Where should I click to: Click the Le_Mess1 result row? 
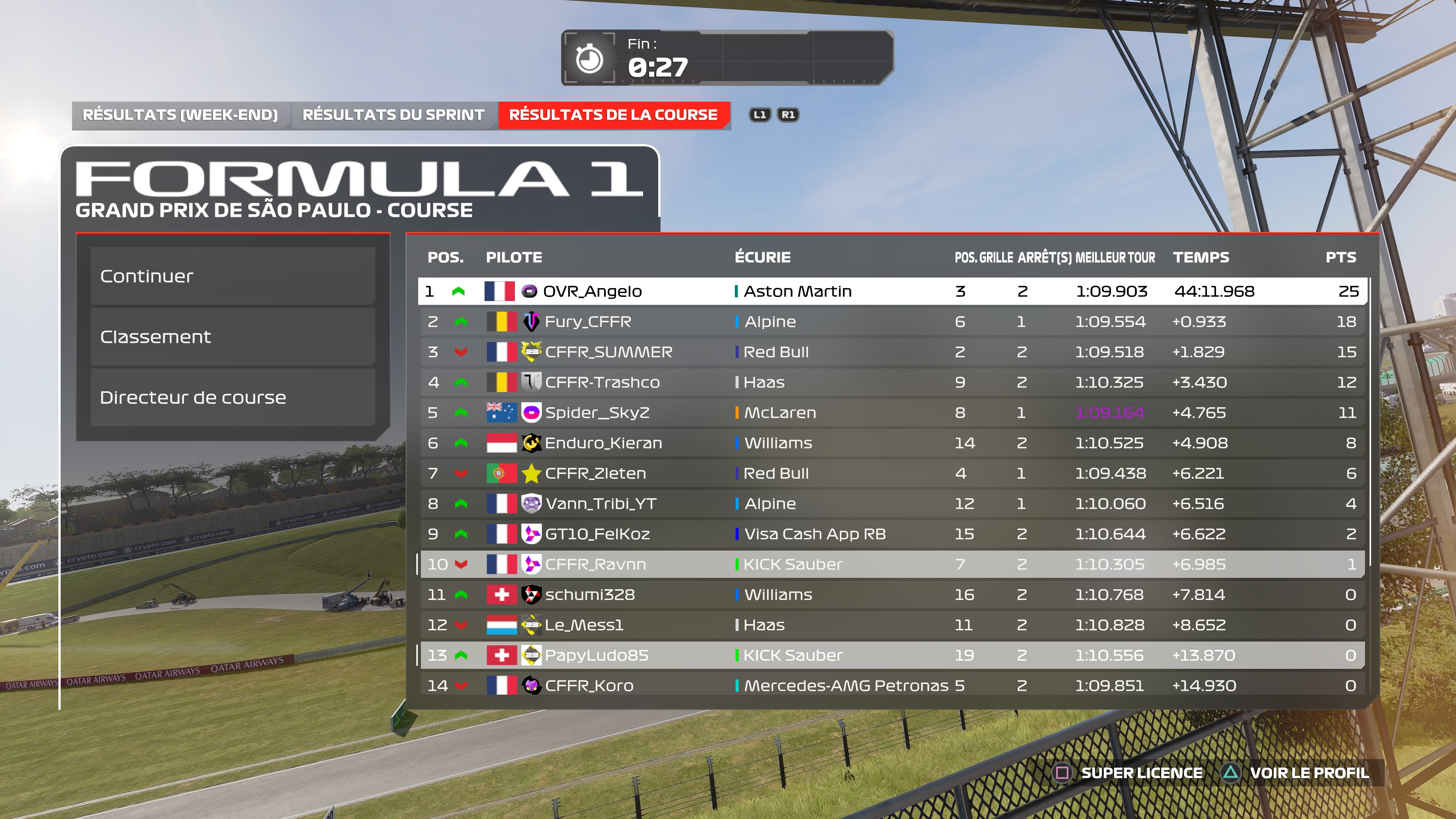click(x=891, y=625)
